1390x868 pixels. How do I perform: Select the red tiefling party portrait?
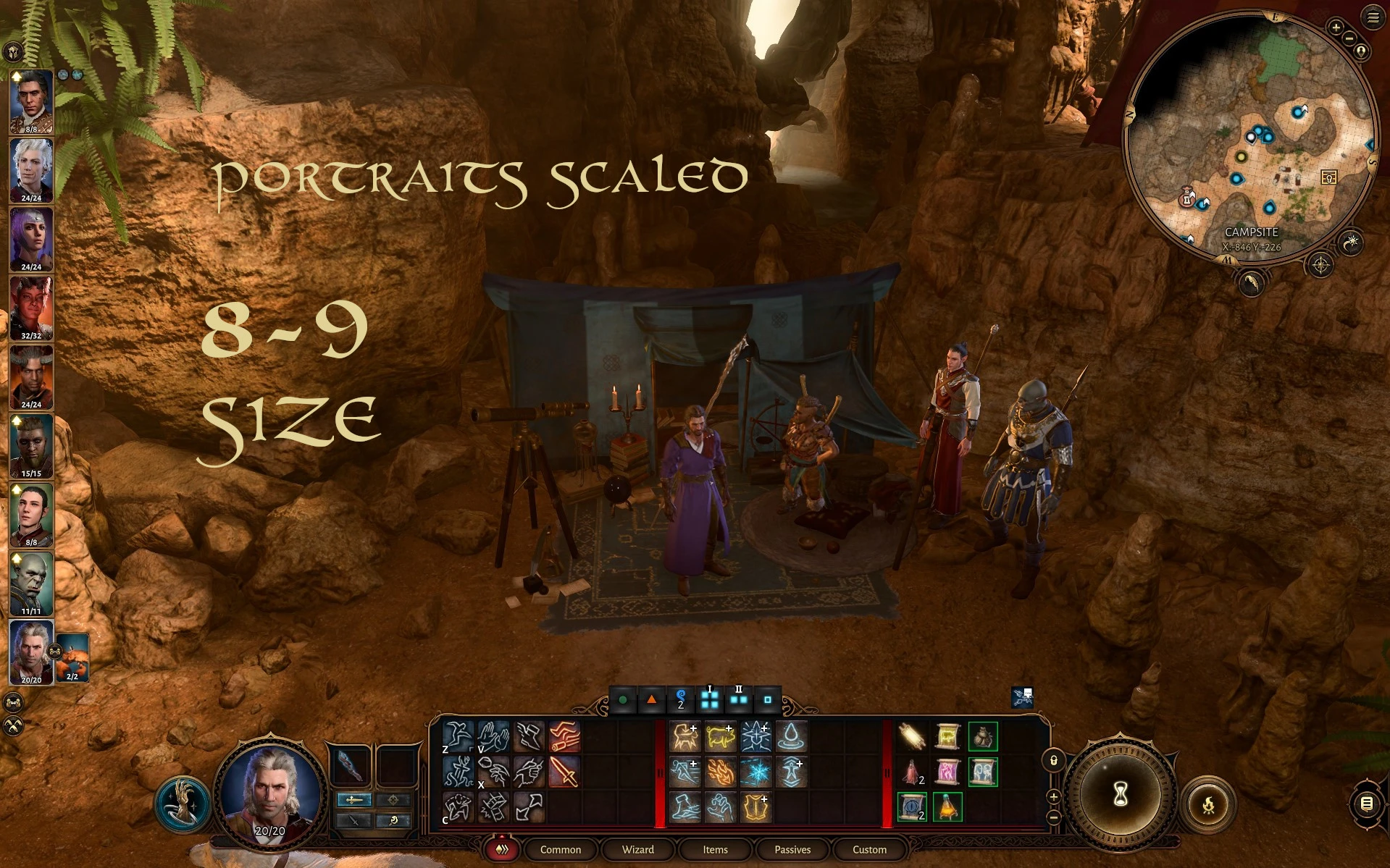pos(31,308)
